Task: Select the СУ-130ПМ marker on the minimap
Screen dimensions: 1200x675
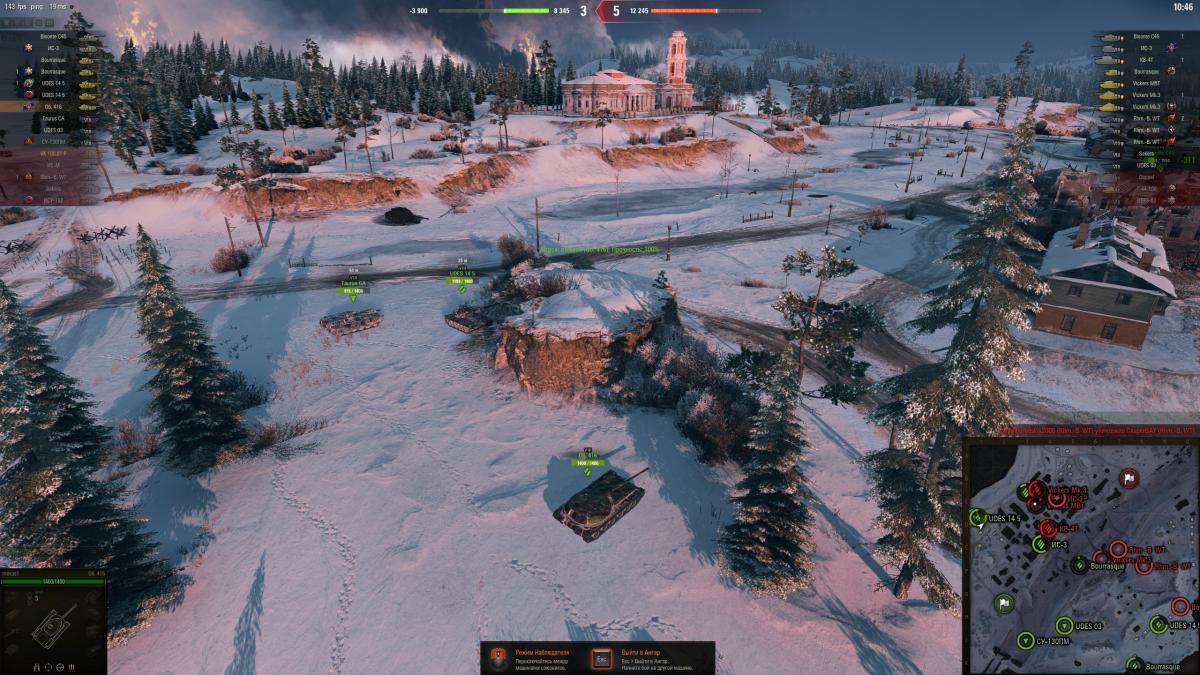Action: pyautogui.click(x=1025, y=639)
